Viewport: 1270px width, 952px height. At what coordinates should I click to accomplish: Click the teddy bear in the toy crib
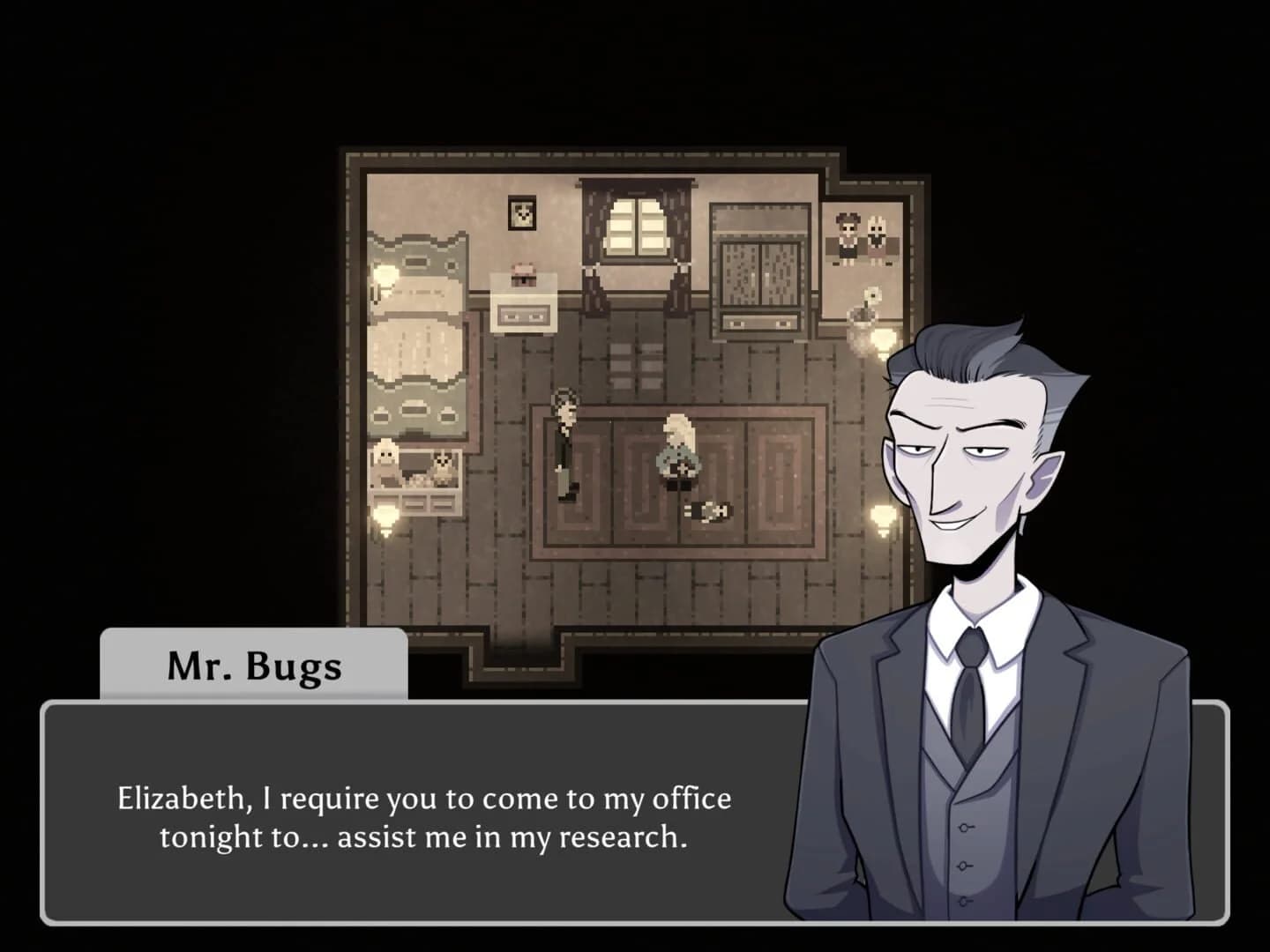(385, 462)
